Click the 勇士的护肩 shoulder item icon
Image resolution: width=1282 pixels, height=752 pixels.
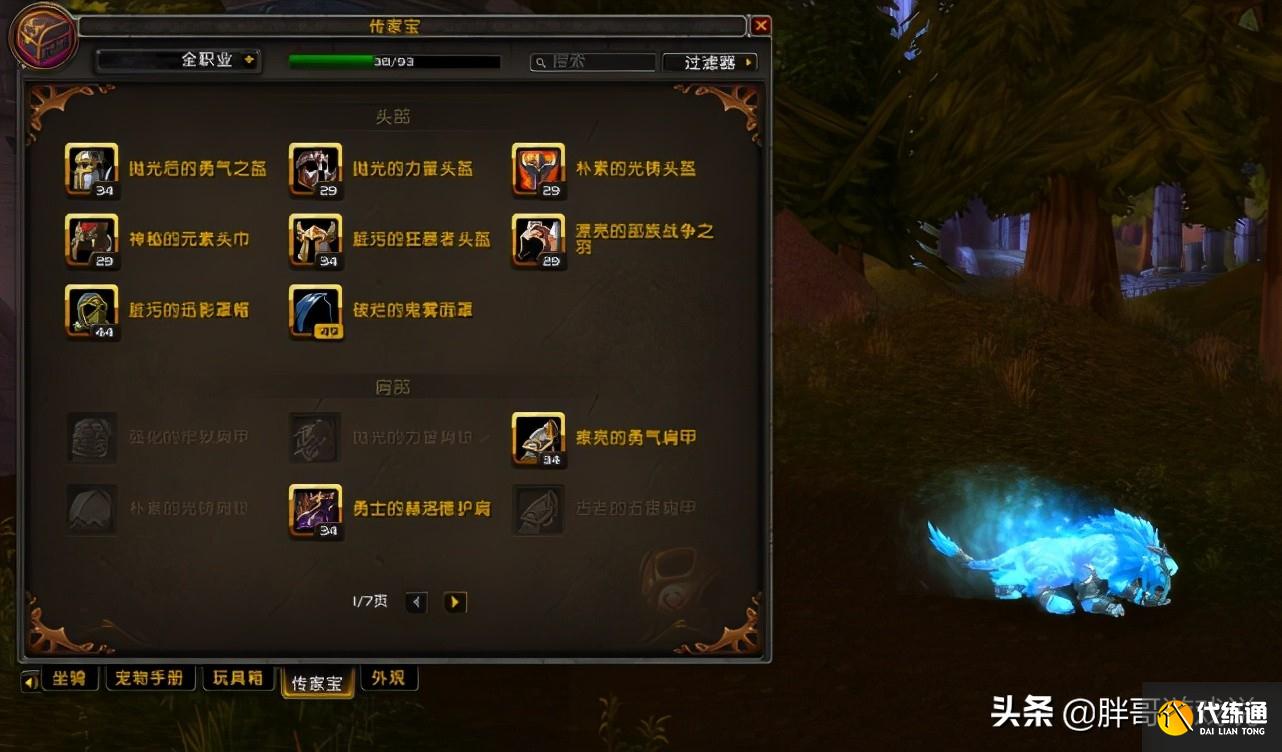coord(315,510)
